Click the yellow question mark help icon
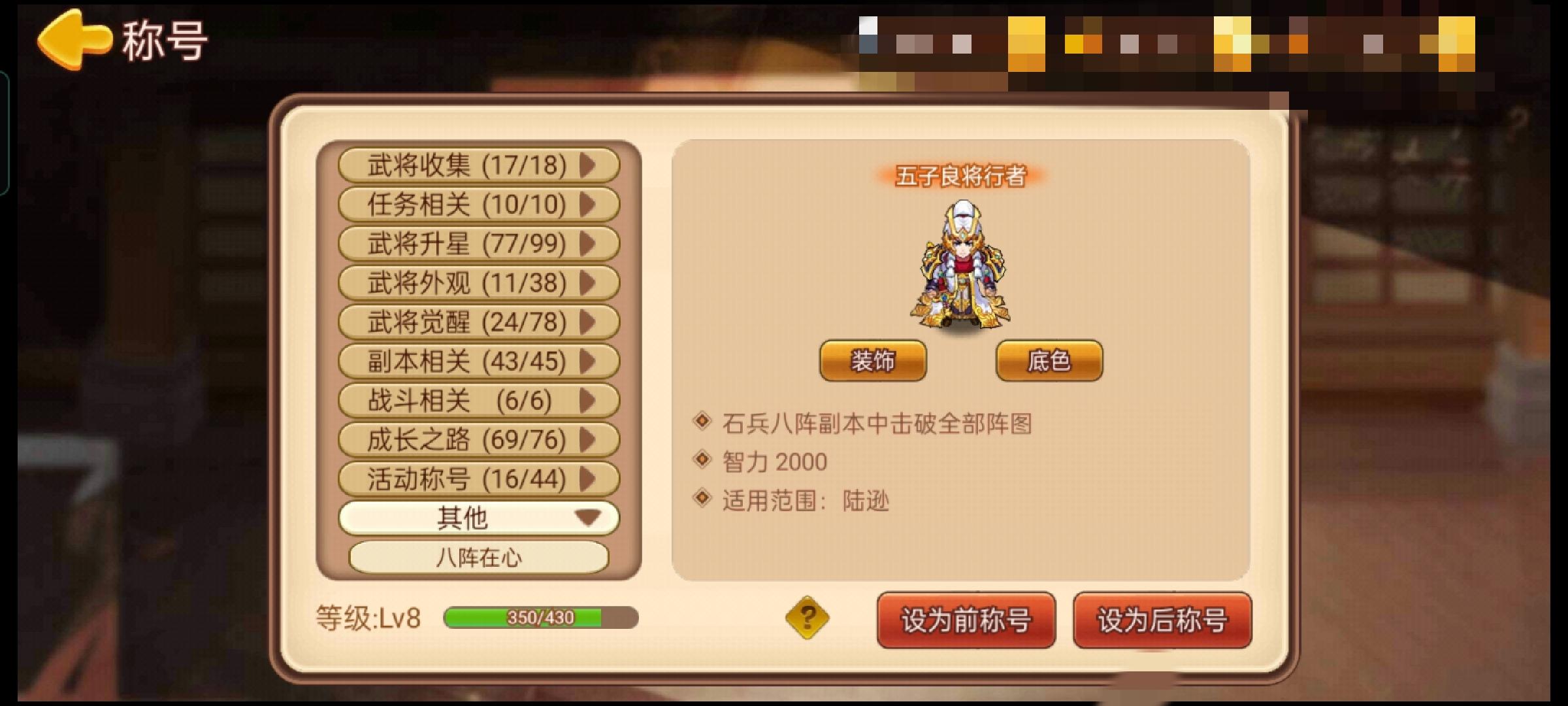Screen dimensions: 1568x706 click(x=806, y=616)
